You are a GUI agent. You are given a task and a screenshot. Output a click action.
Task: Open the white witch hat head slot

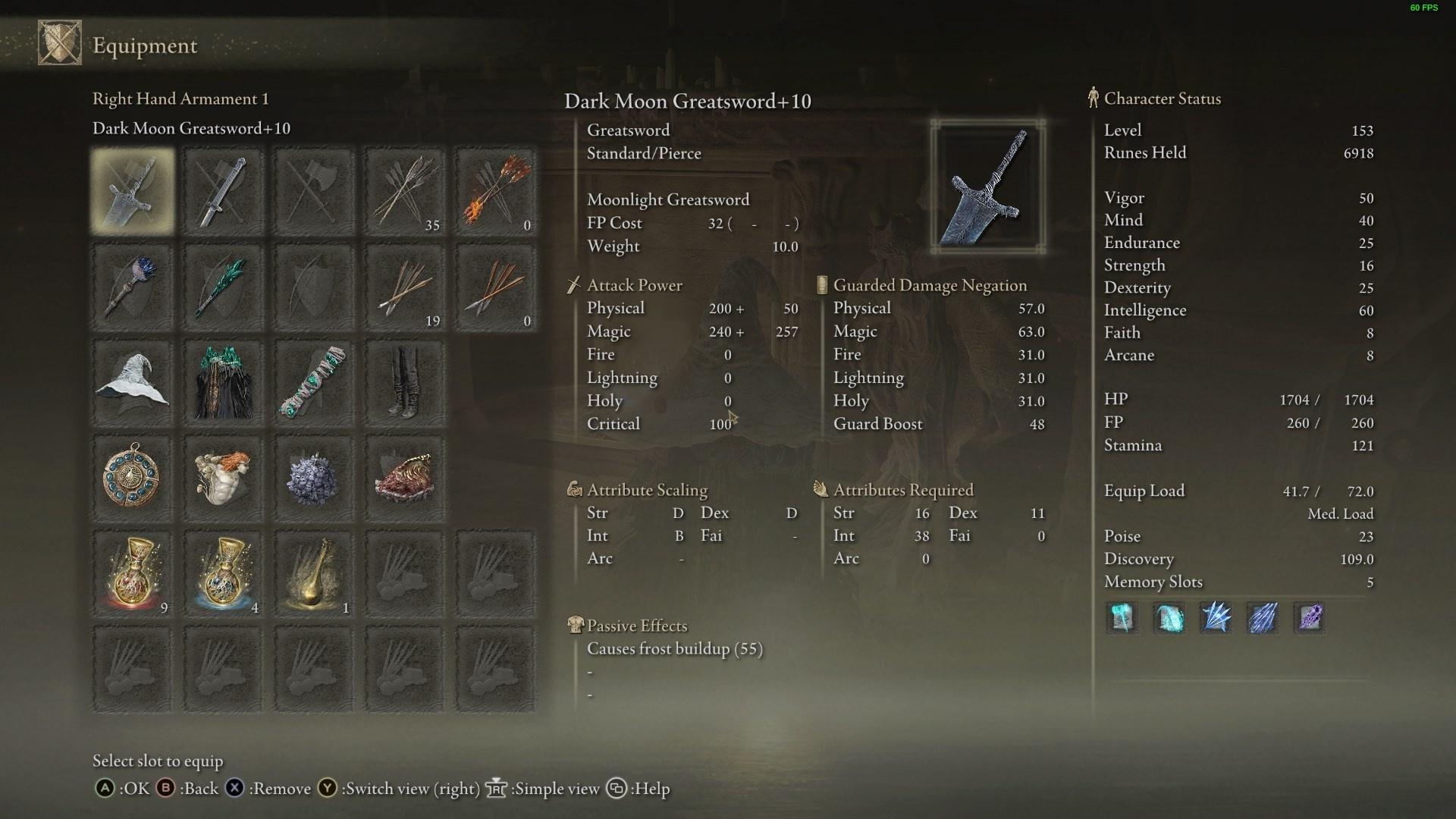pos(133,383)
